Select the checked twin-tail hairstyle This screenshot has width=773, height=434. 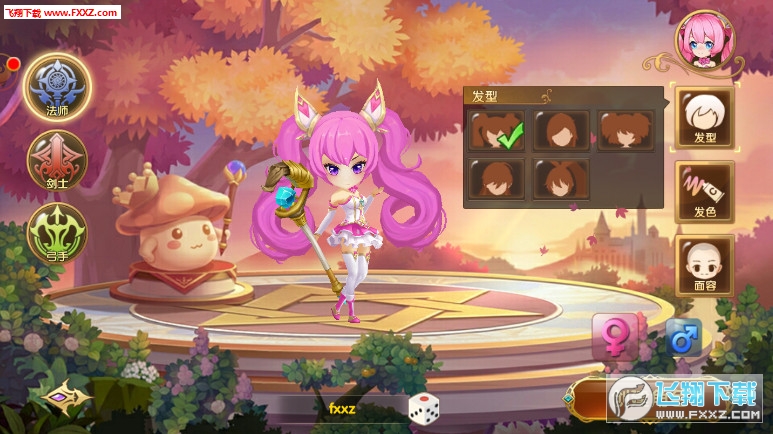pyautogui.click(x=497, y=131)
